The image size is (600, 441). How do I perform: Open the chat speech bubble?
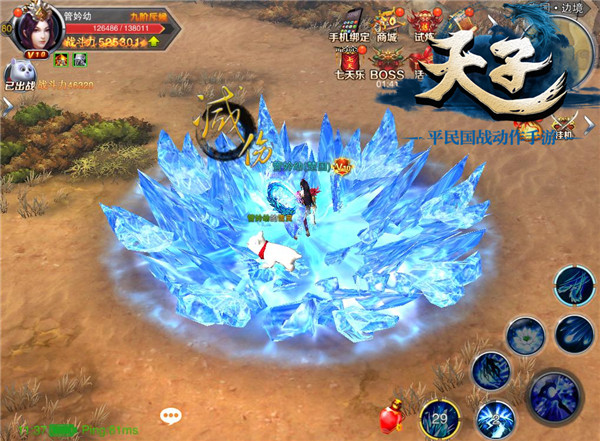pos(171,416)
